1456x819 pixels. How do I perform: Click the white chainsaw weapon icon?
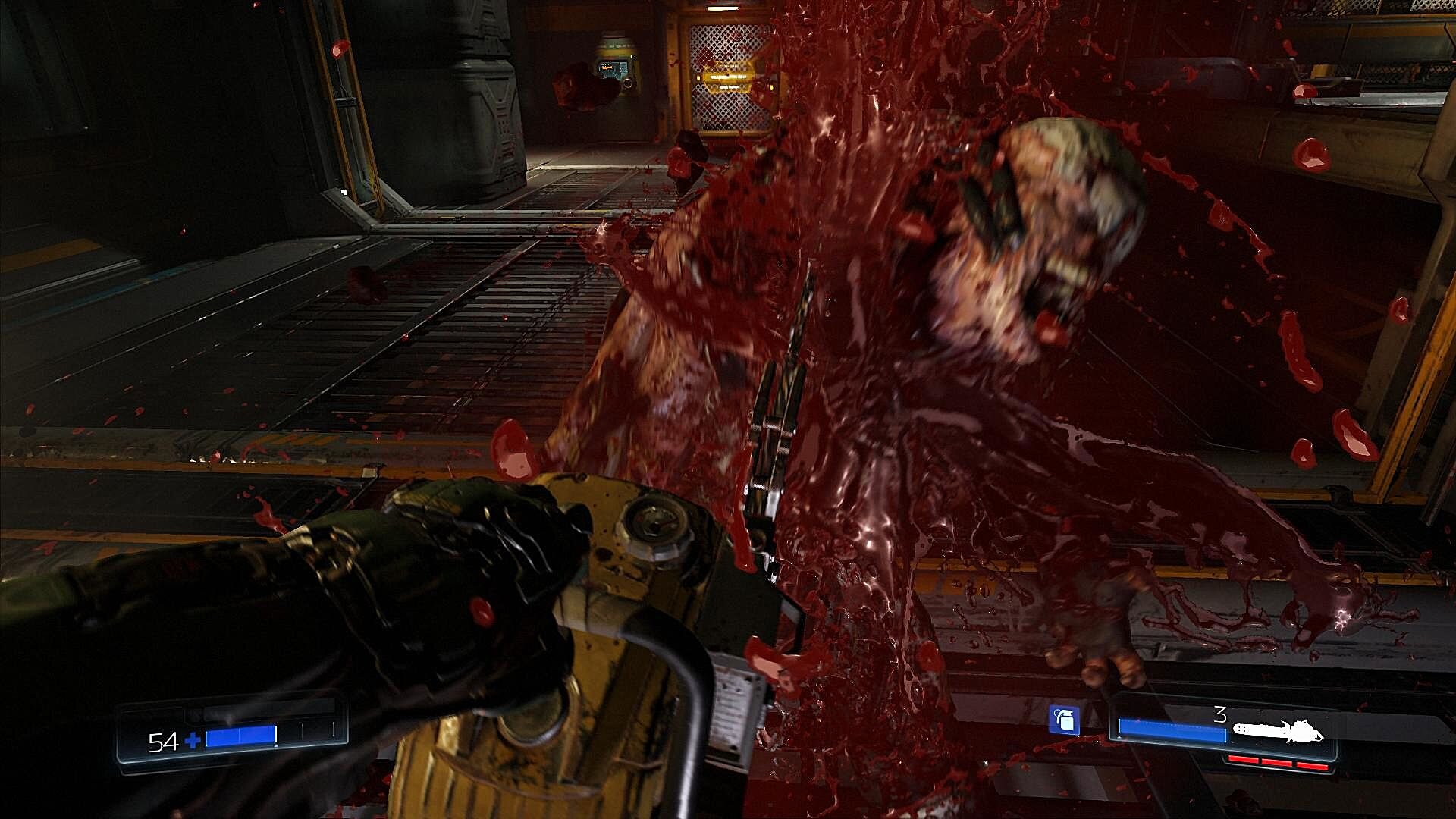[1278, 732]
